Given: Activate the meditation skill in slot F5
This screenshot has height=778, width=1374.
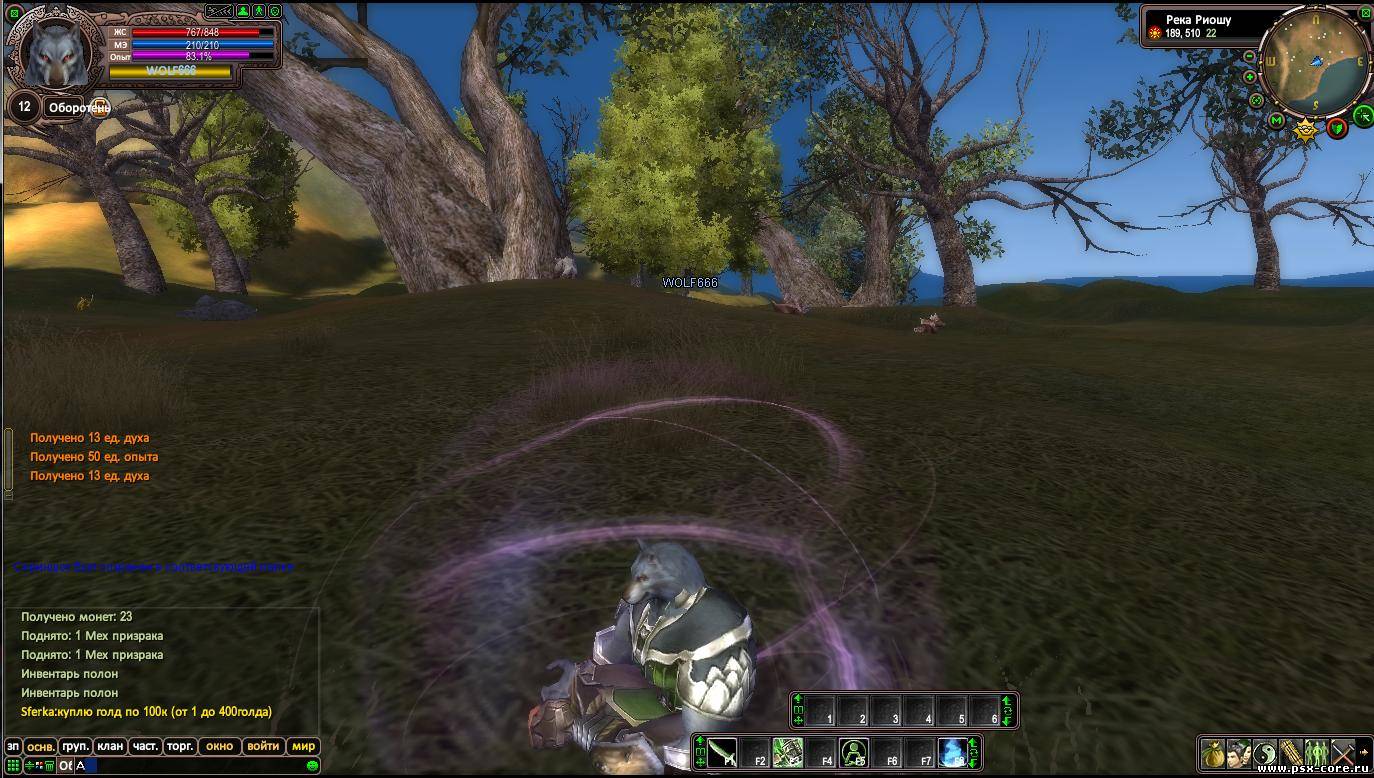Looking at the screenshot, I should tap(853, 753).
